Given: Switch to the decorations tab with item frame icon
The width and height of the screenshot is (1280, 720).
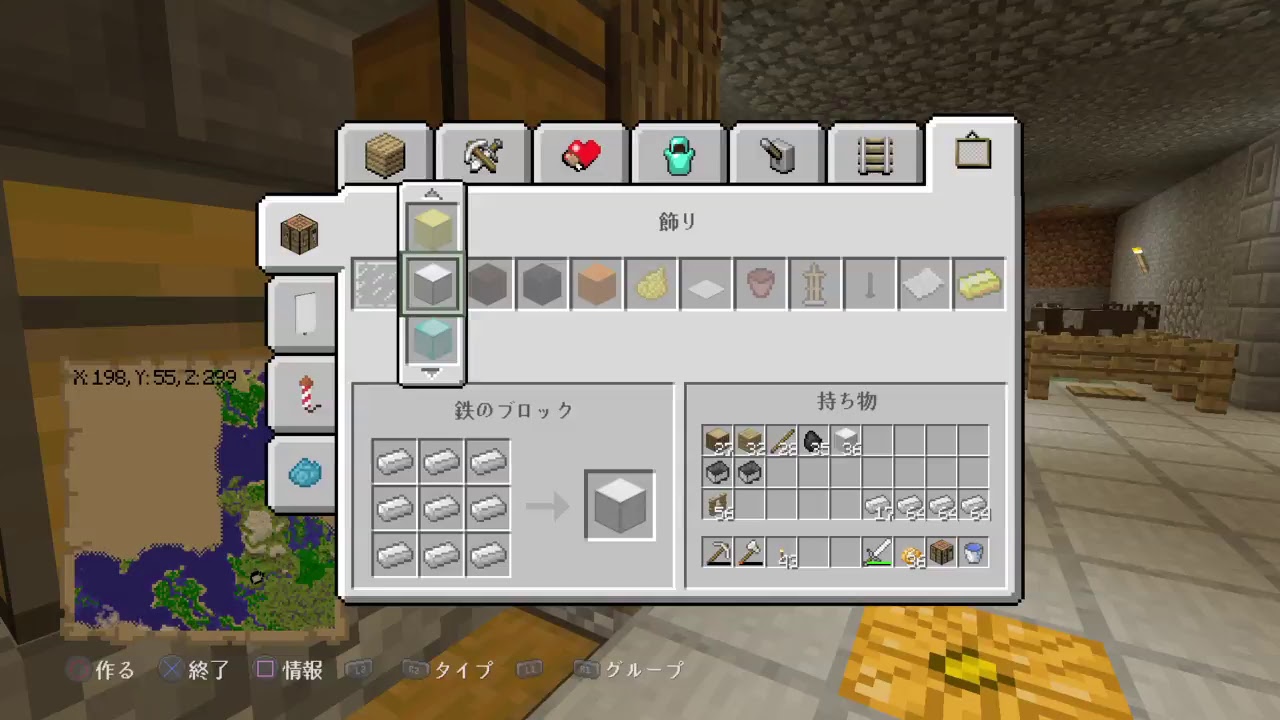Looking at the screenshot, I should coord(972,152).
